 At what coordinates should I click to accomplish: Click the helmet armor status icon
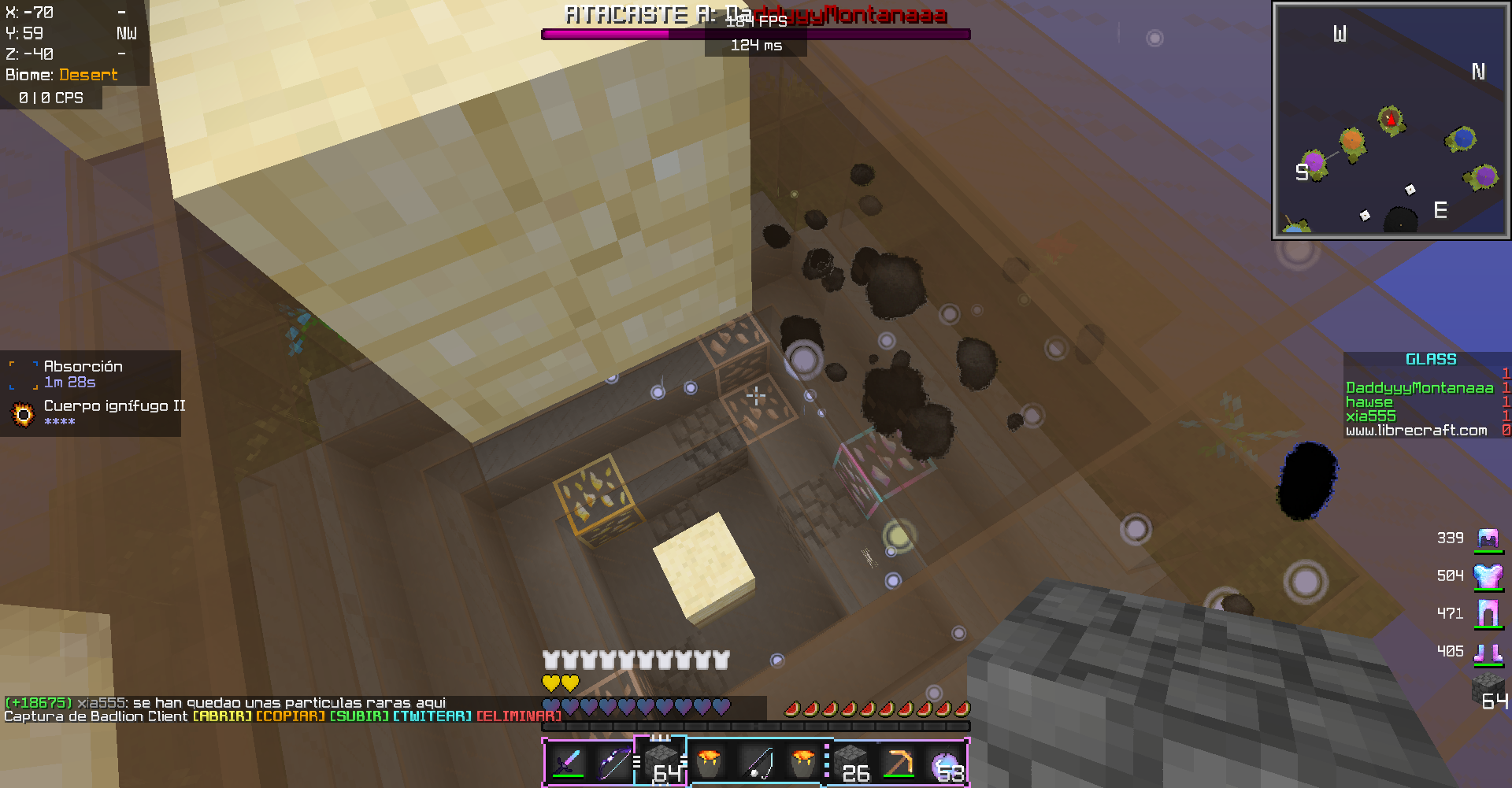click(x=1488, y=538)
